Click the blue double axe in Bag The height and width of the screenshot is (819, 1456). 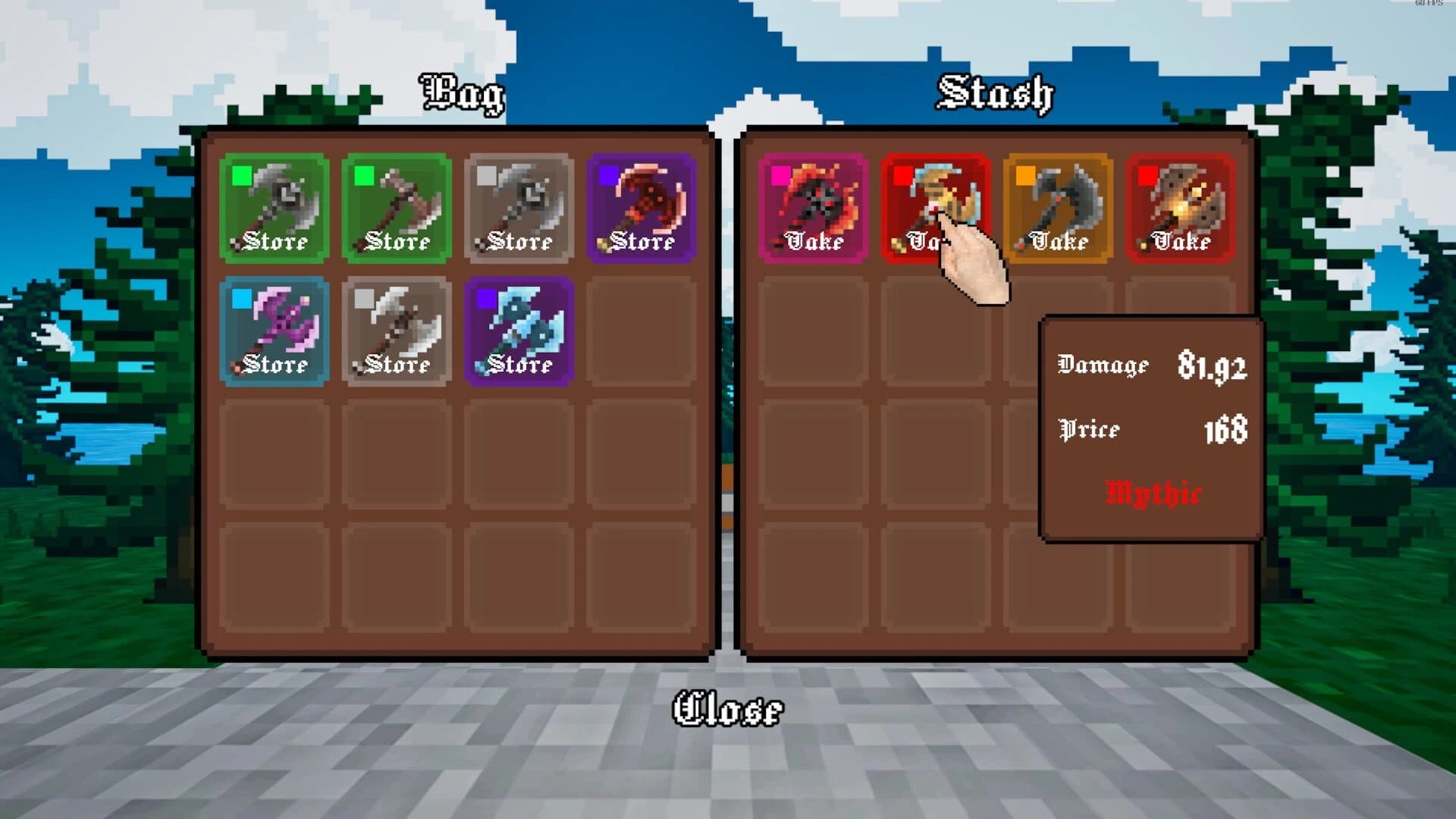(x=519, y=322)
